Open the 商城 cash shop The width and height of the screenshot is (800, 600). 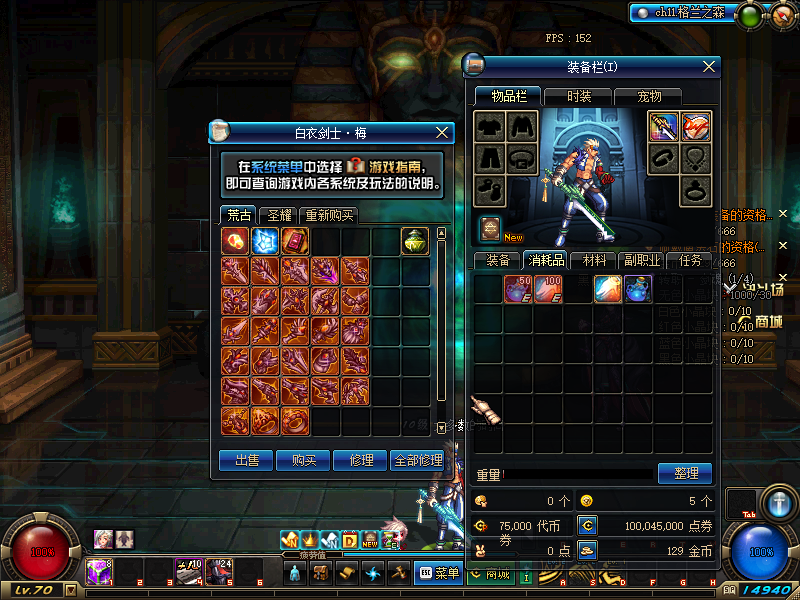(490, 573)
